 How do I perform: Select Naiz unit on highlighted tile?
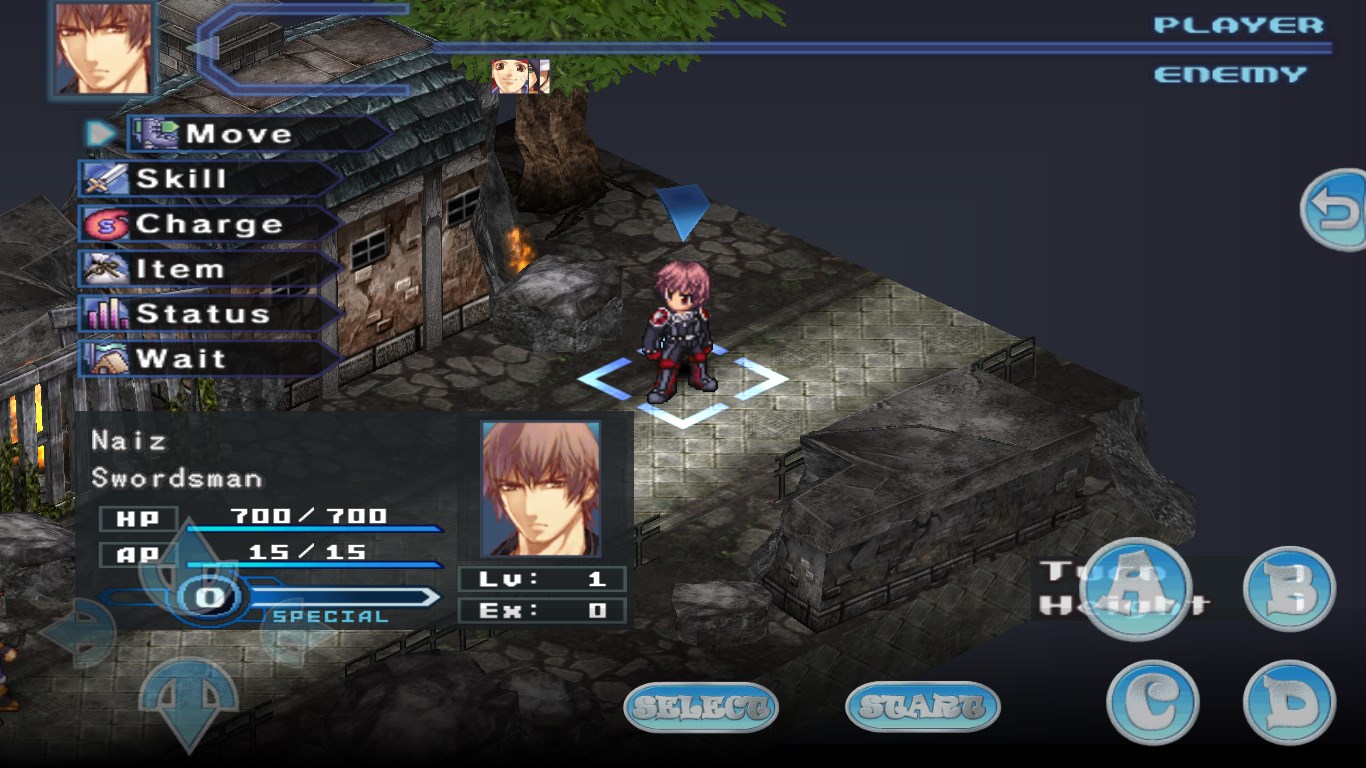pyautogui.click(x=681, y=335)
